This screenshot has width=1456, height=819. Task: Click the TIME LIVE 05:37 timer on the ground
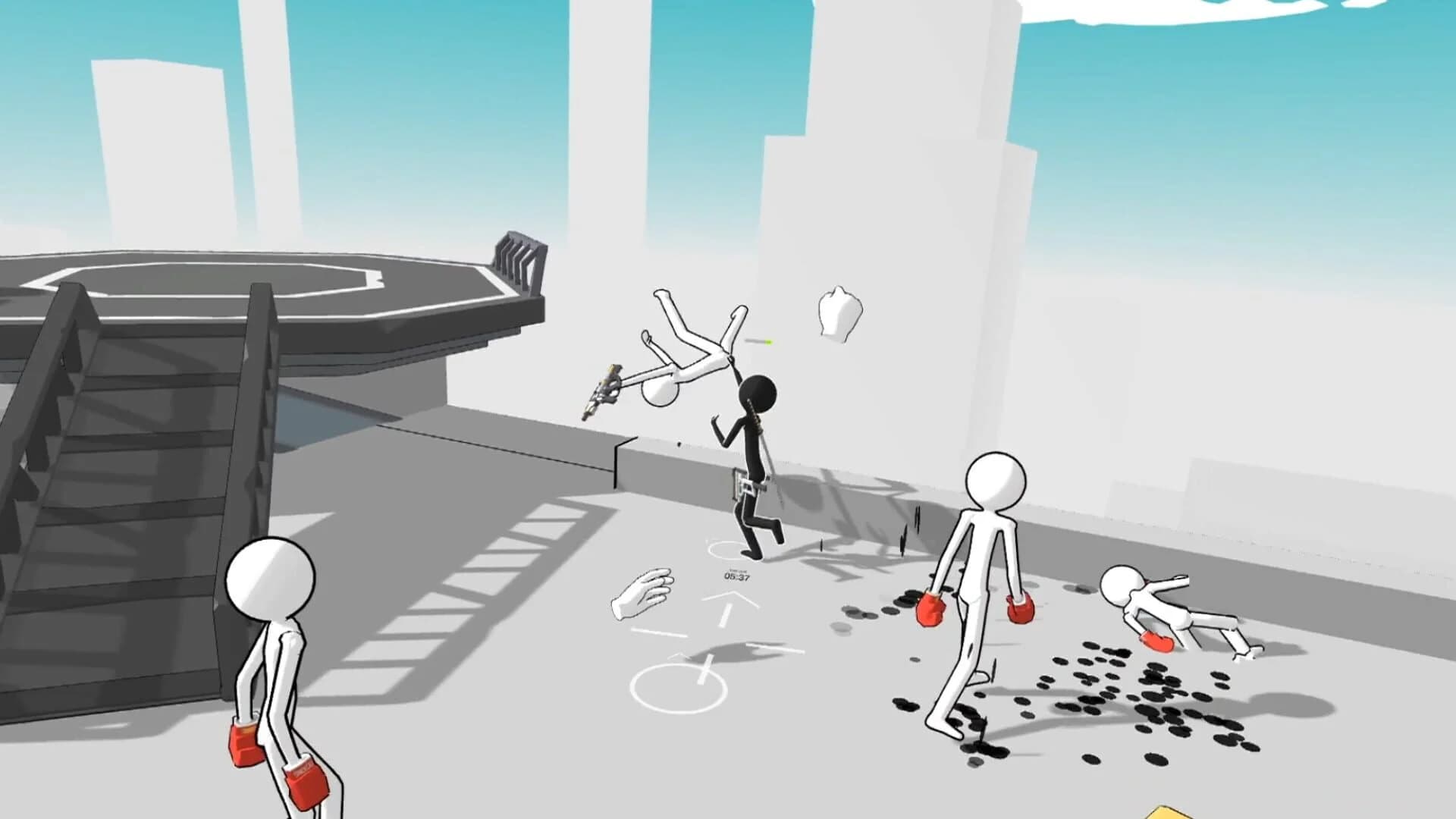click(736, 575)
